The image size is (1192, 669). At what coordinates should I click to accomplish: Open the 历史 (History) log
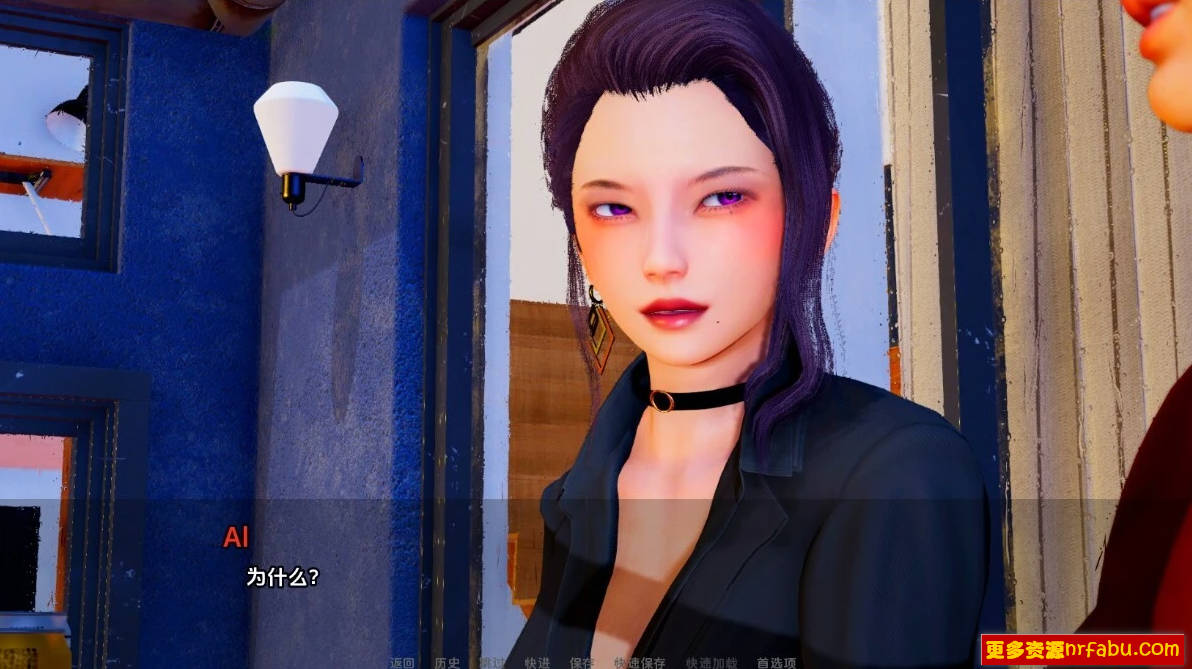click(x=447, y=662)
